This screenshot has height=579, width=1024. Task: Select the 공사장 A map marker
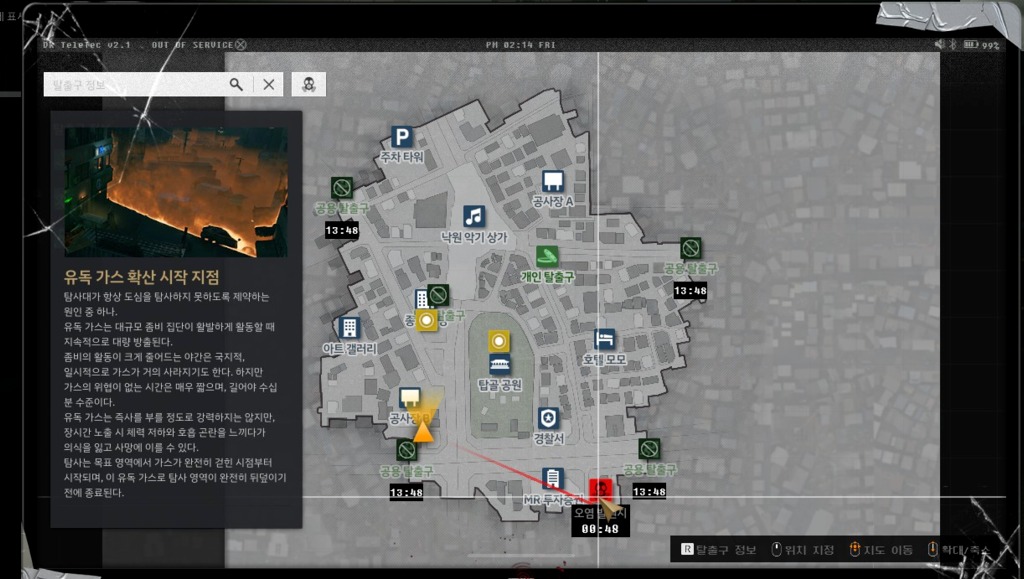[x=552, y=181]
